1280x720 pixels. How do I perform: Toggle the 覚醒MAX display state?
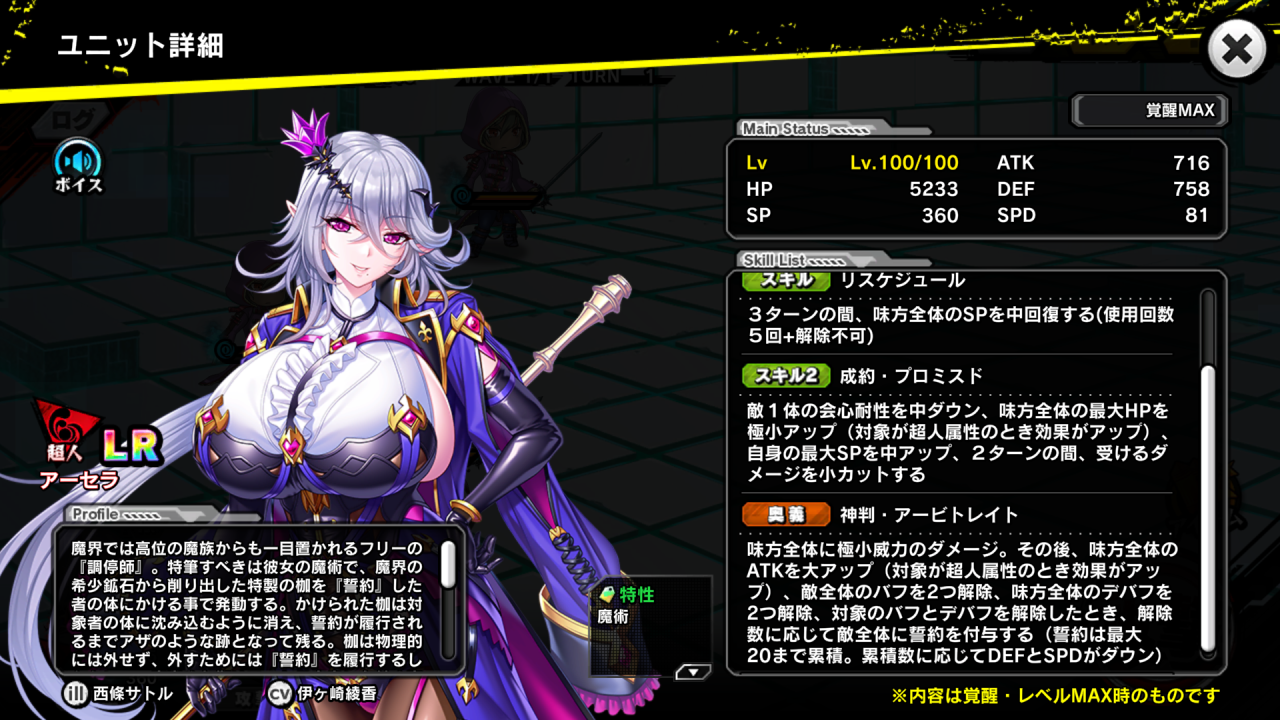coord(1148,110)
